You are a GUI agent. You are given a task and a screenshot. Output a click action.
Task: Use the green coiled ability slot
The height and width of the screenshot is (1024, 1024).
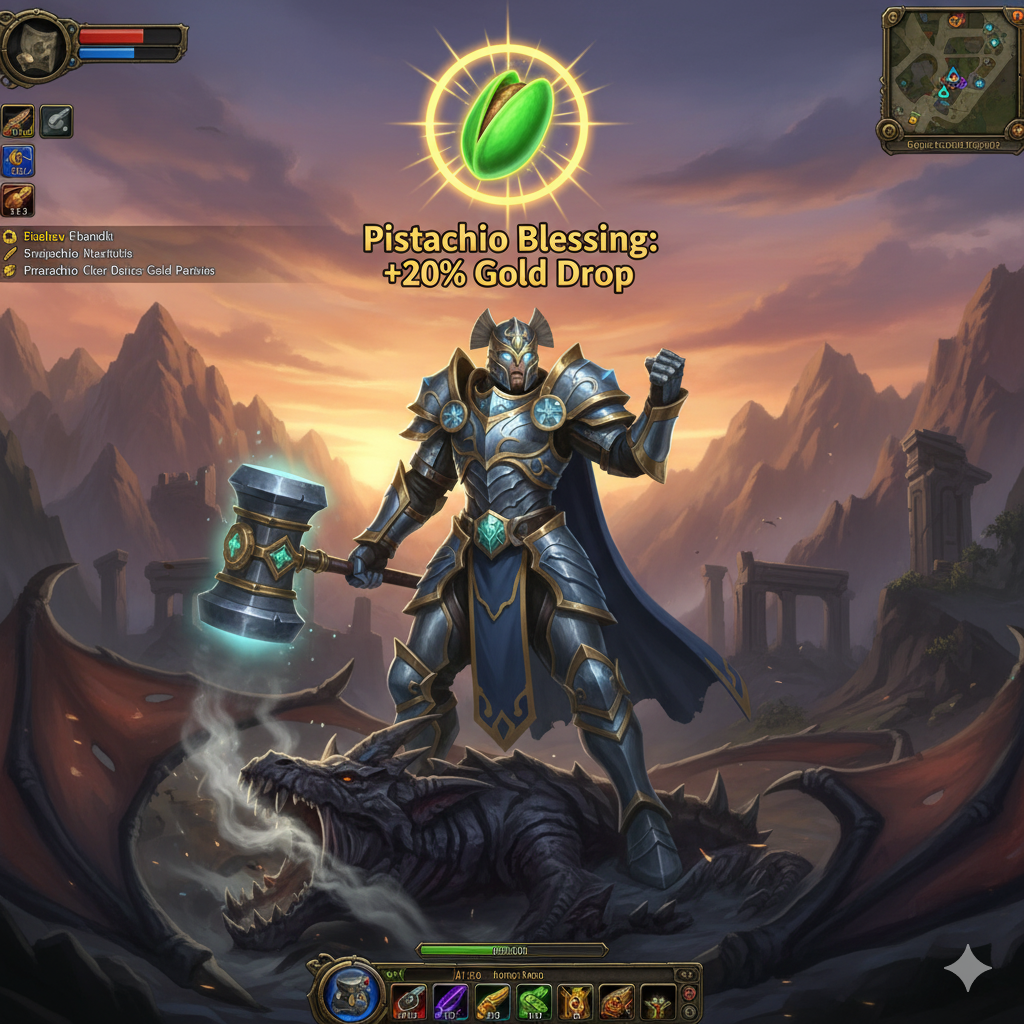534,1001
